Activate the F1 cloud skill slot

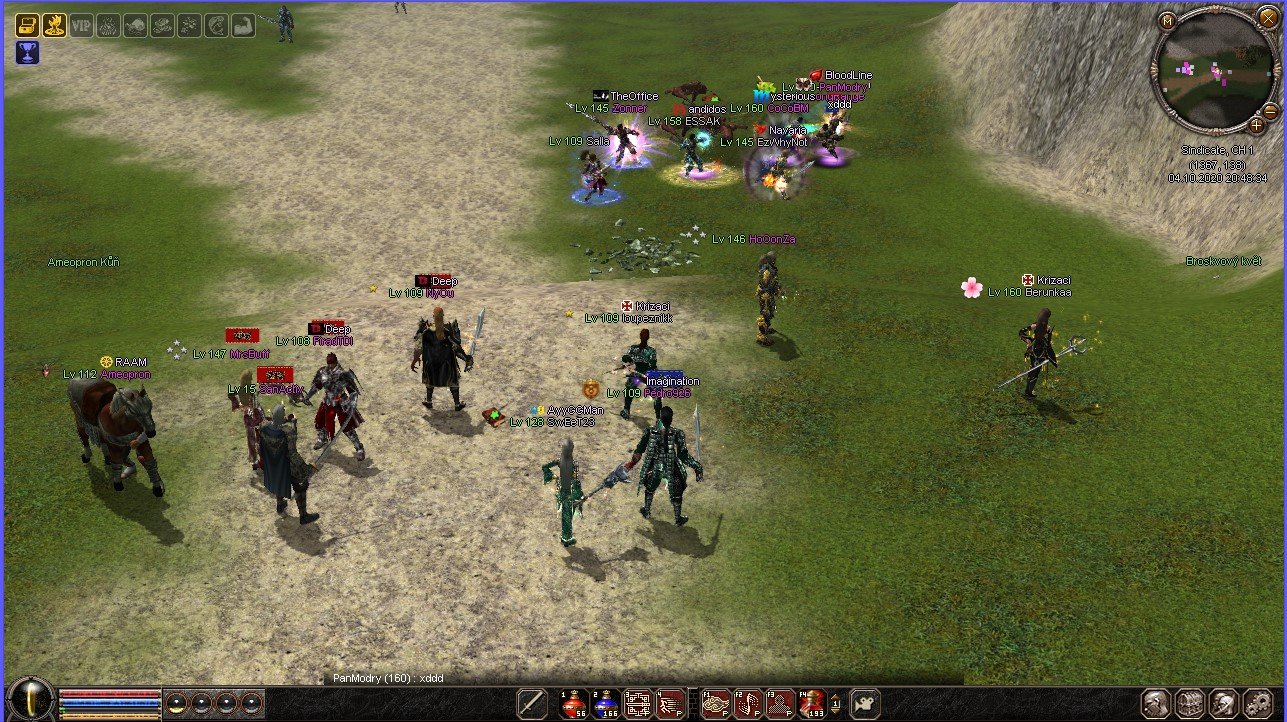point(714,704)
